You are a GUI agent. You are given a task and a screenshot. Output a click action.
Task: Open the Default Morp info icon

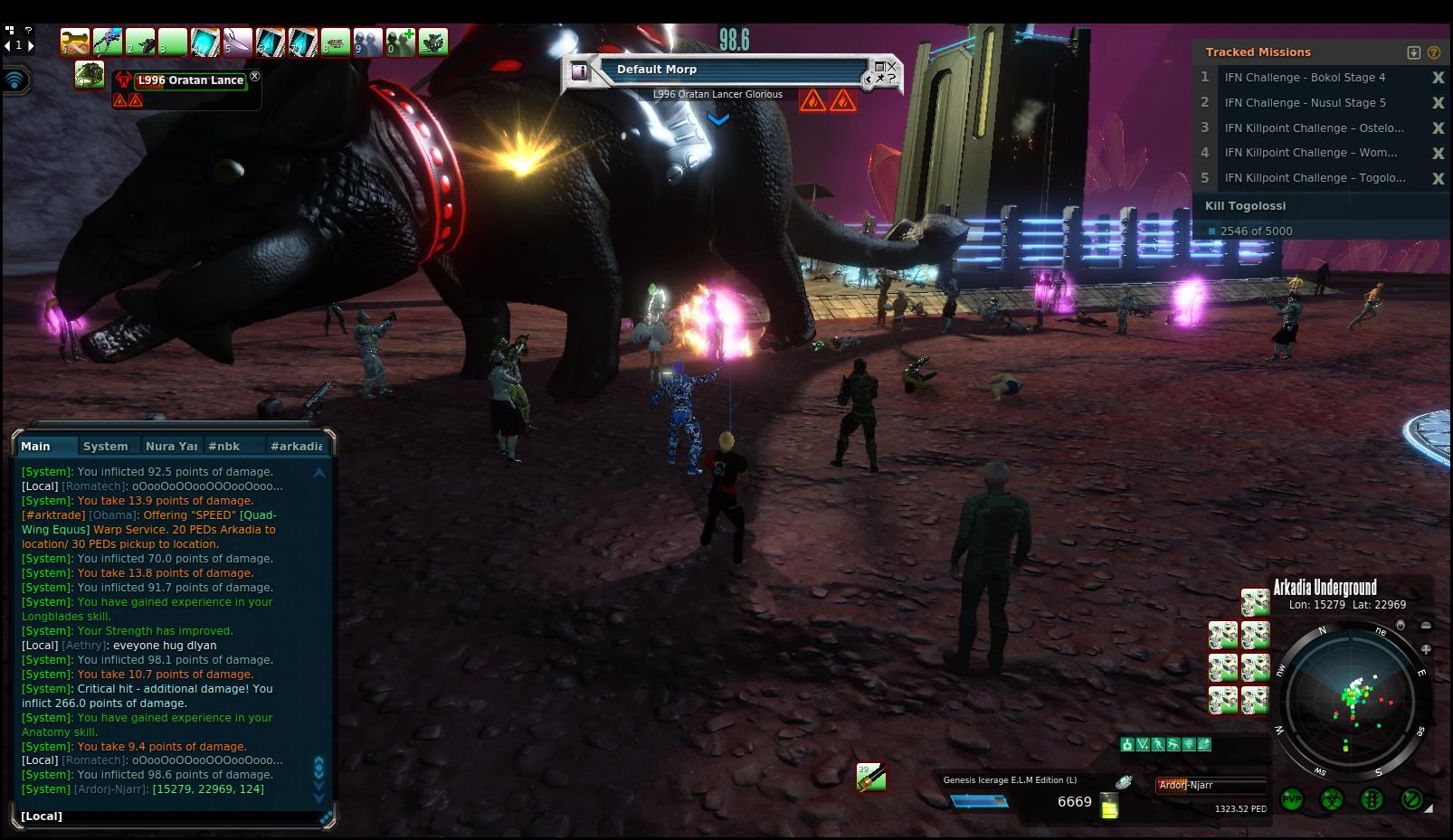pyautogui.click(x=581, y=71)
